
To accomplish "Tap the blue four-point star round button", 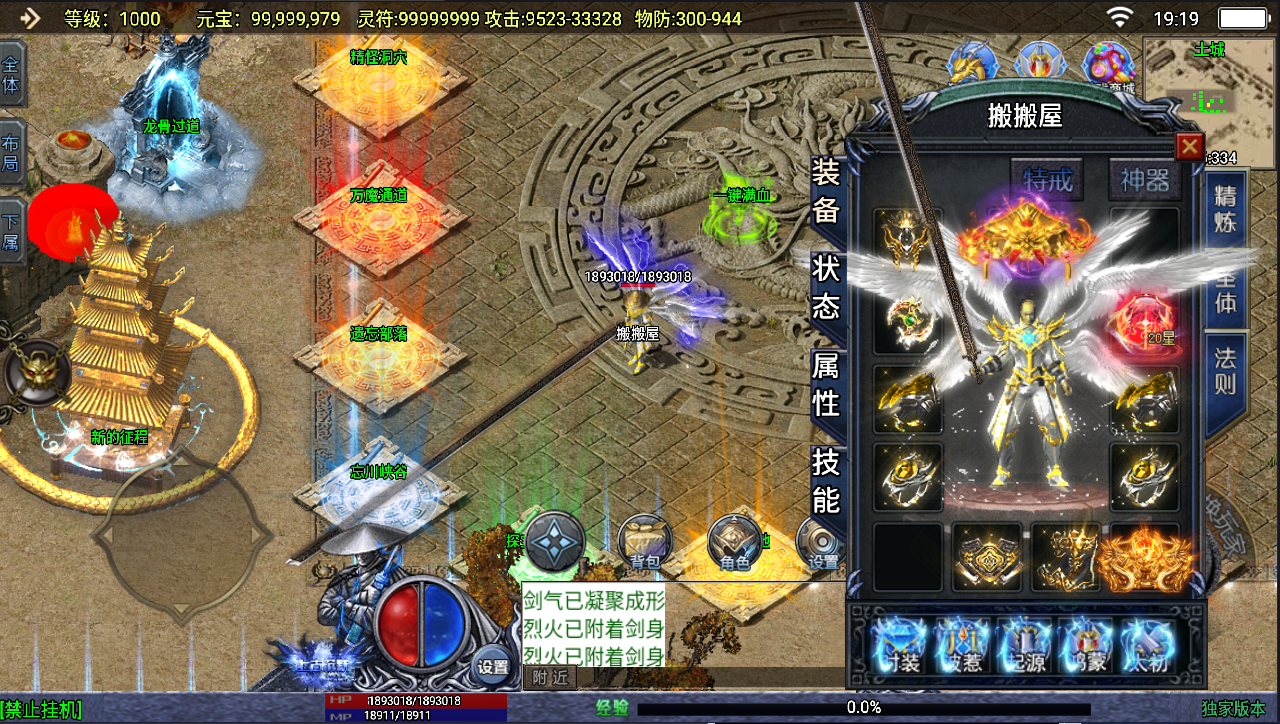I will (555, 543).
